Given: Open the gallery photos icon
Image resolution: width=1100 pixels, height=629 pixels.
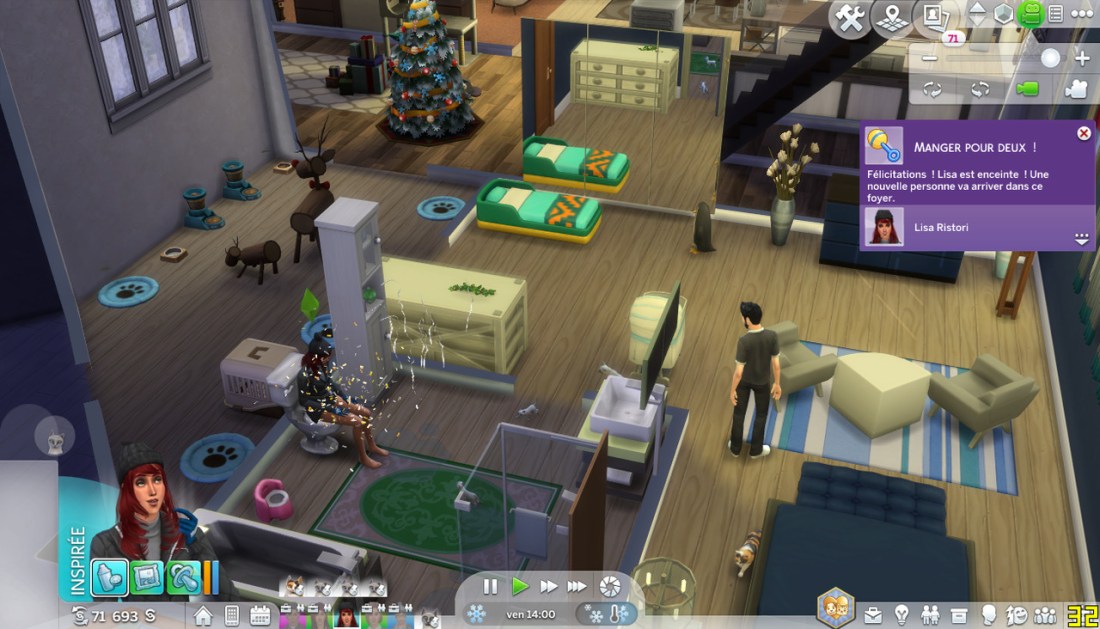Looking at the screenshot, I should 934,18.
